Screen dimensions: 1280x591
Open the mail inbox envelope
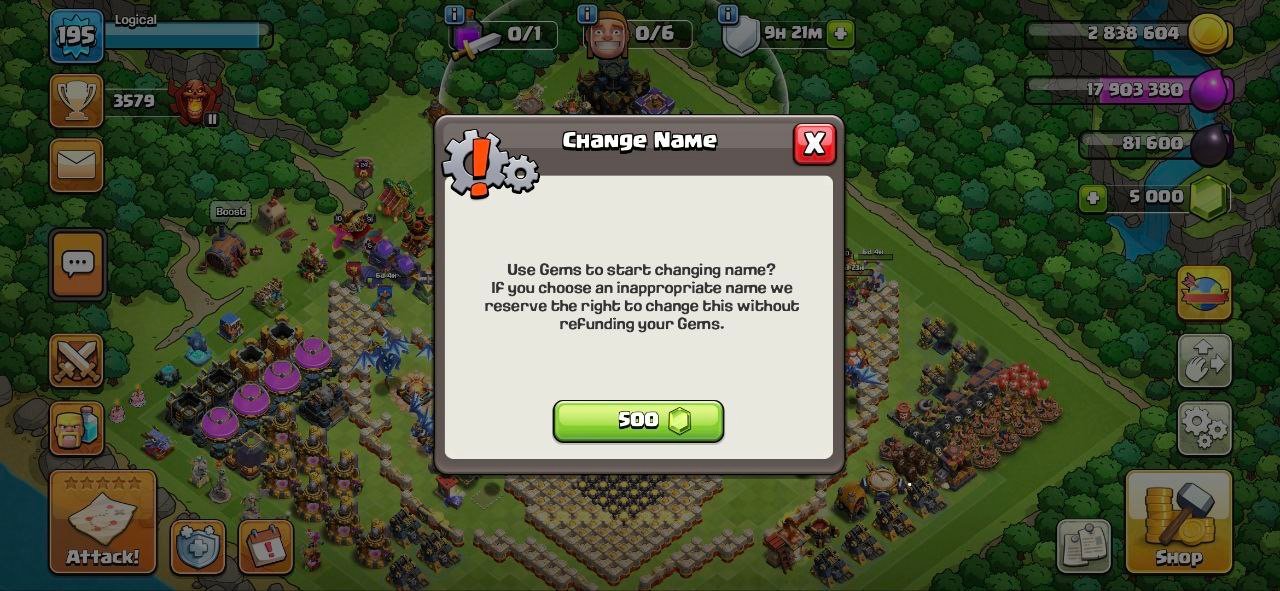coord(77,165)
